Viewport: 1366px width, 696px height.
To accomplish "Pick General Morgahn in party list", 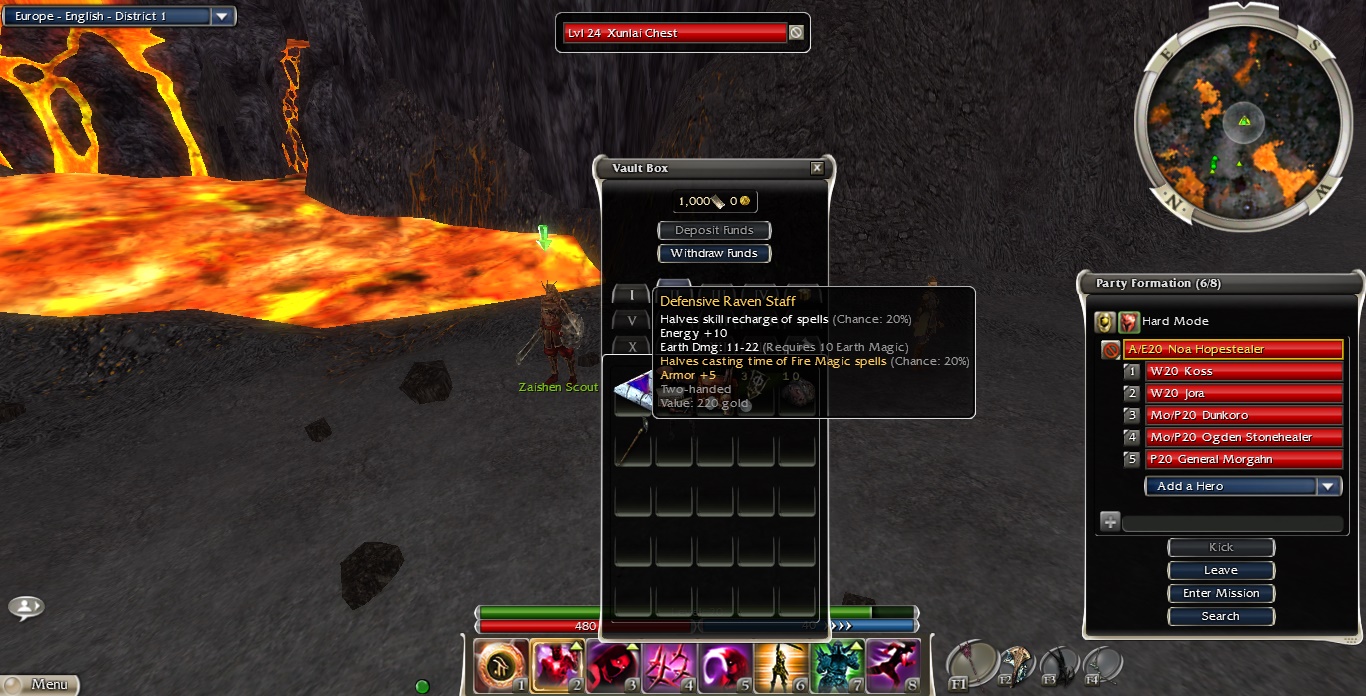I will tap(1242, 459).
